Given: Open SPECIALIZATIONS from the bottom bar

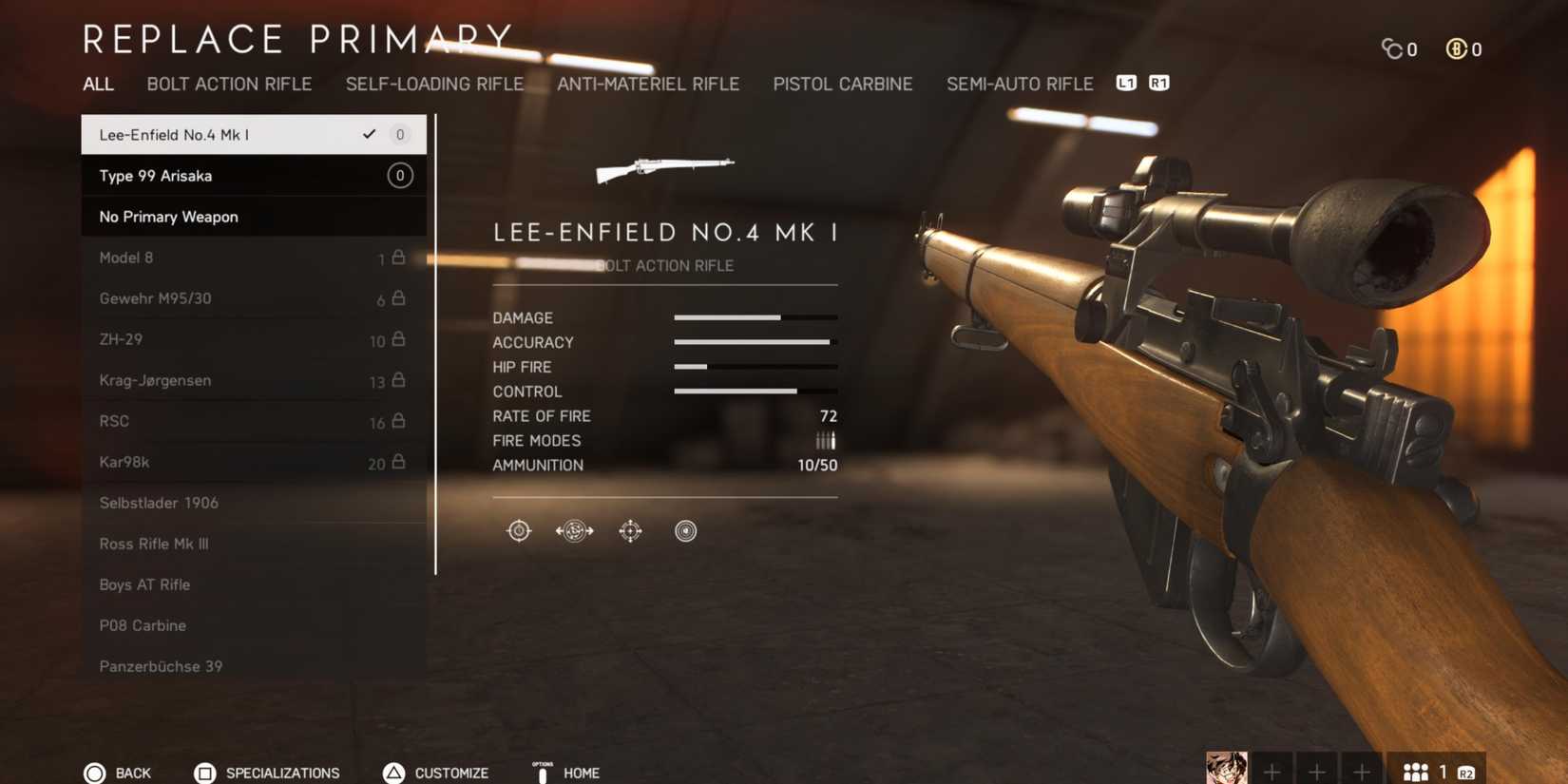Looking at the screenshot, I should pyautogui.click(x=282, y=773).
